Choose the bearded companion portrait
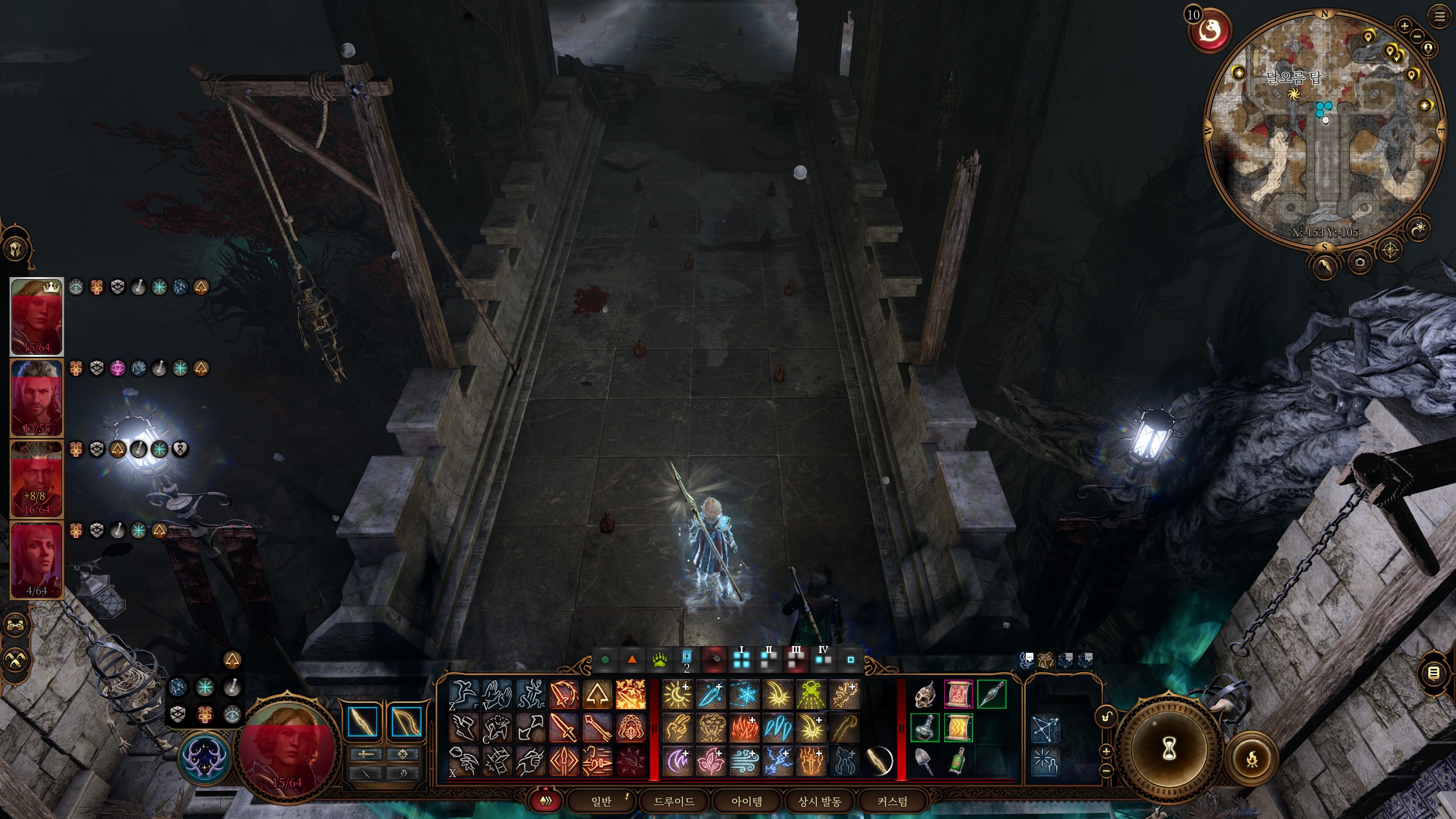Screen dimensions: 1456x819 click(x=37, y=398)
